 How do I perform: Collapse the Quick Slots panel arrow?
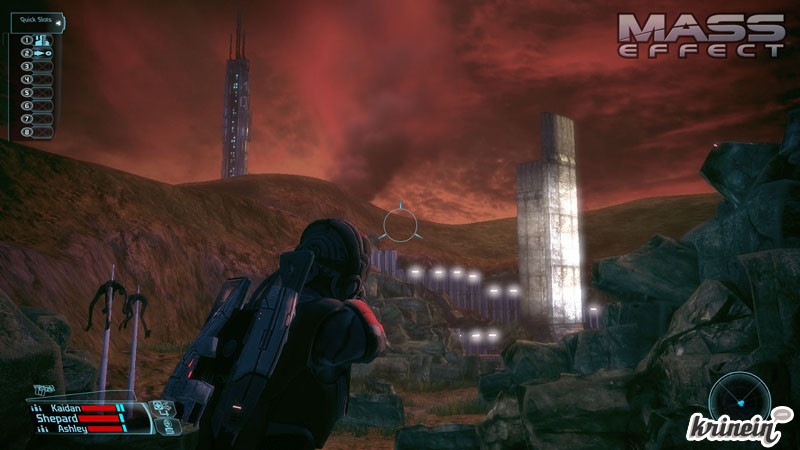(58, 21)
